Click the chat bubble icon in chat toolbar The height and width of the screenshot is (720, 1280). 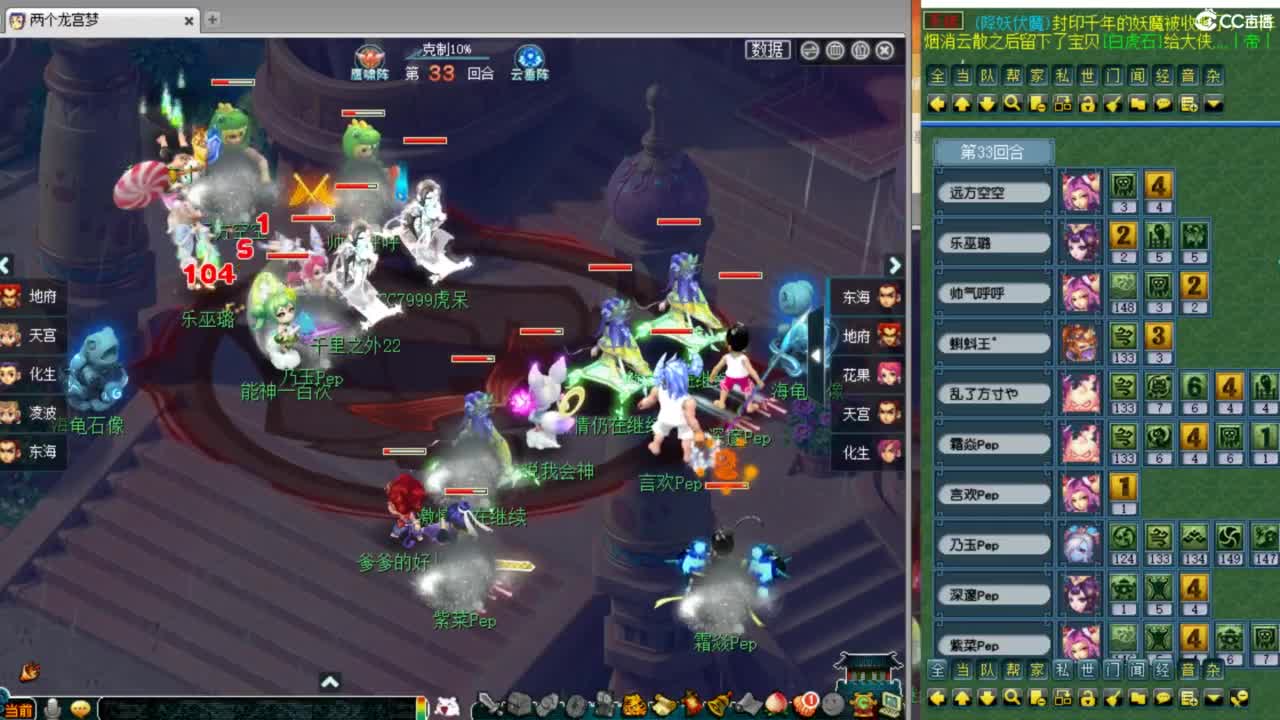(1161, 103)
